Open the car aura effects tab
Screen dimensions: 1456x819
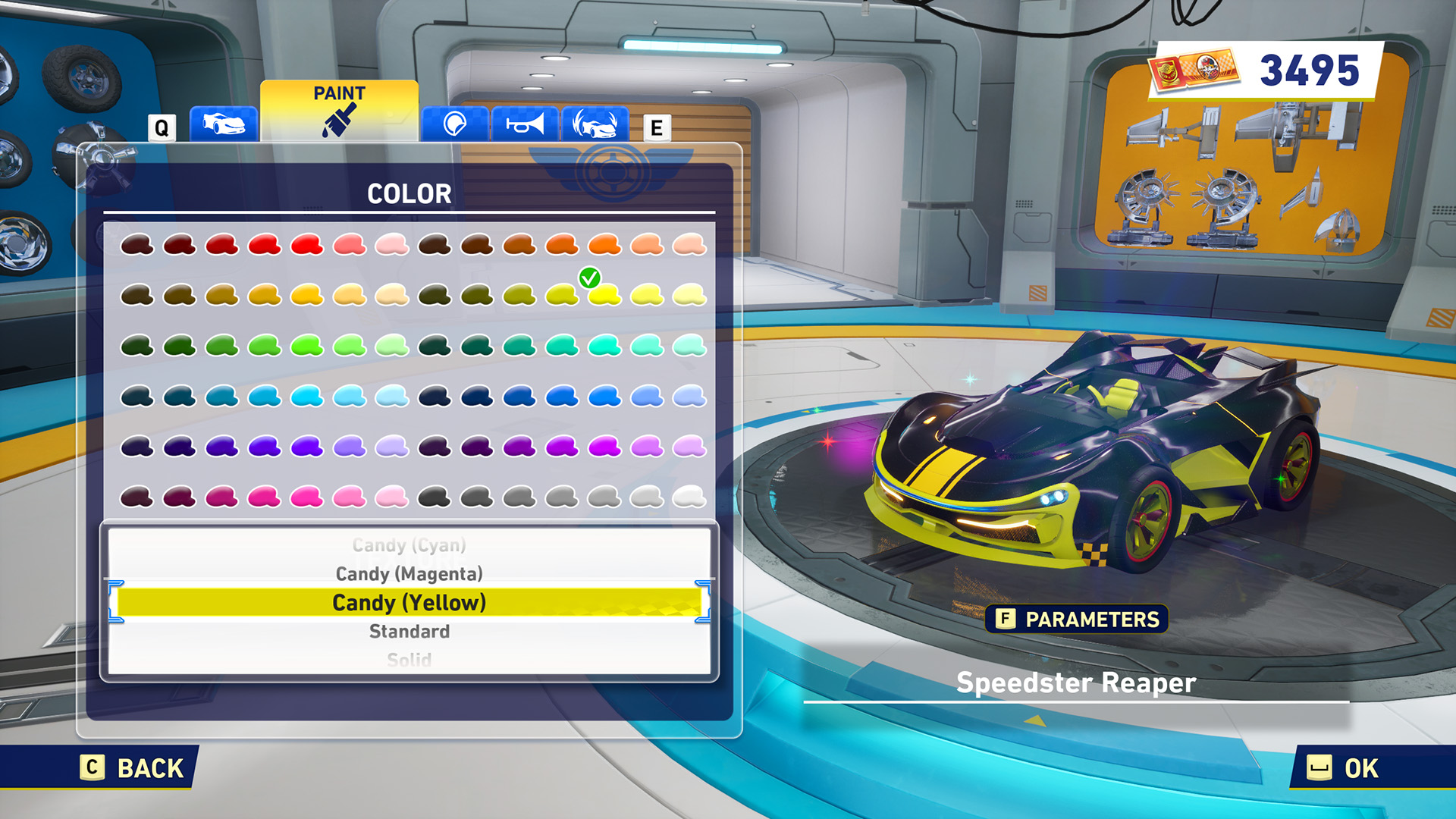point(595,123)
